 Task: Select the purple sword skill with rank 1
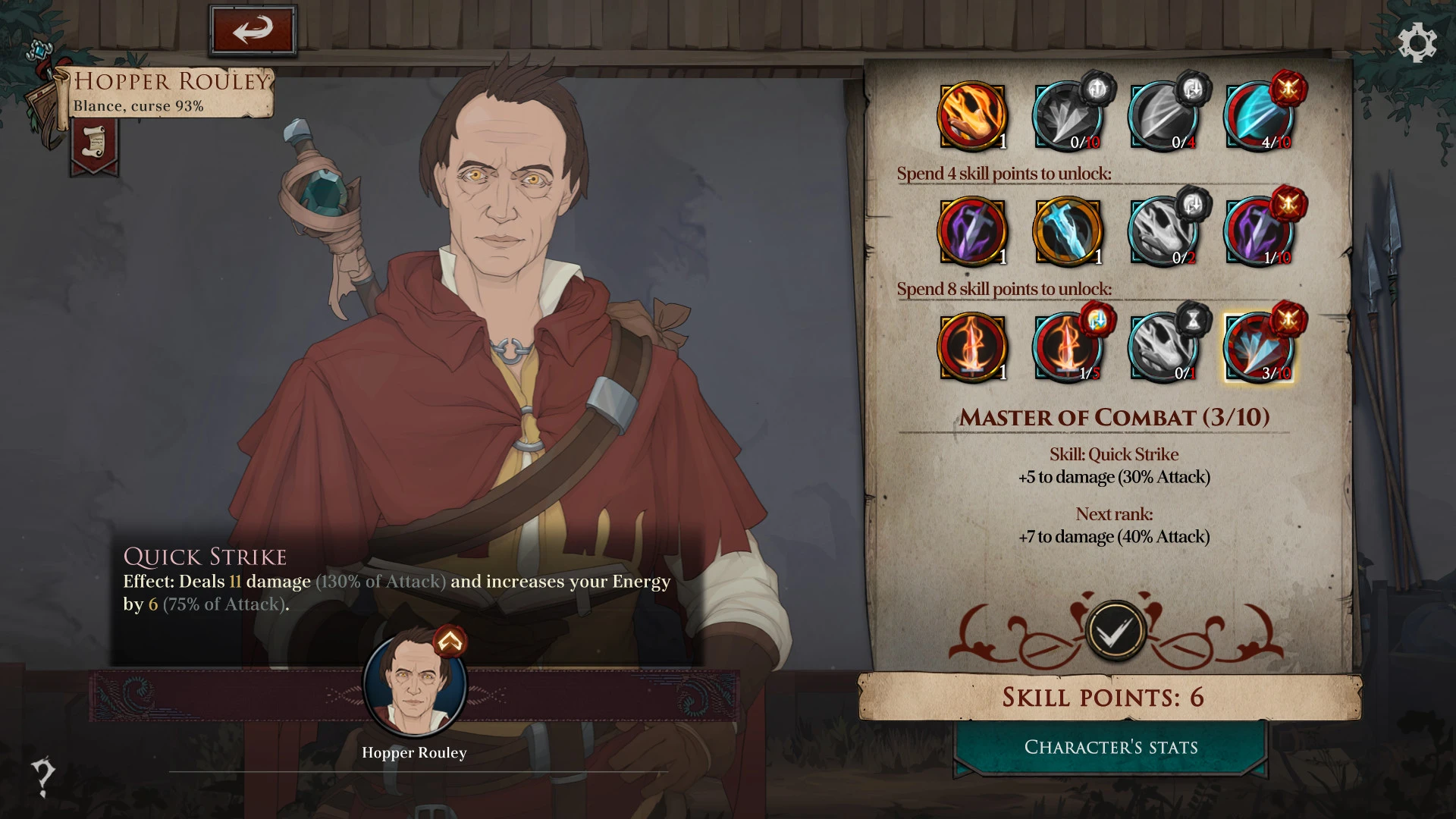[x=972, y=232]
